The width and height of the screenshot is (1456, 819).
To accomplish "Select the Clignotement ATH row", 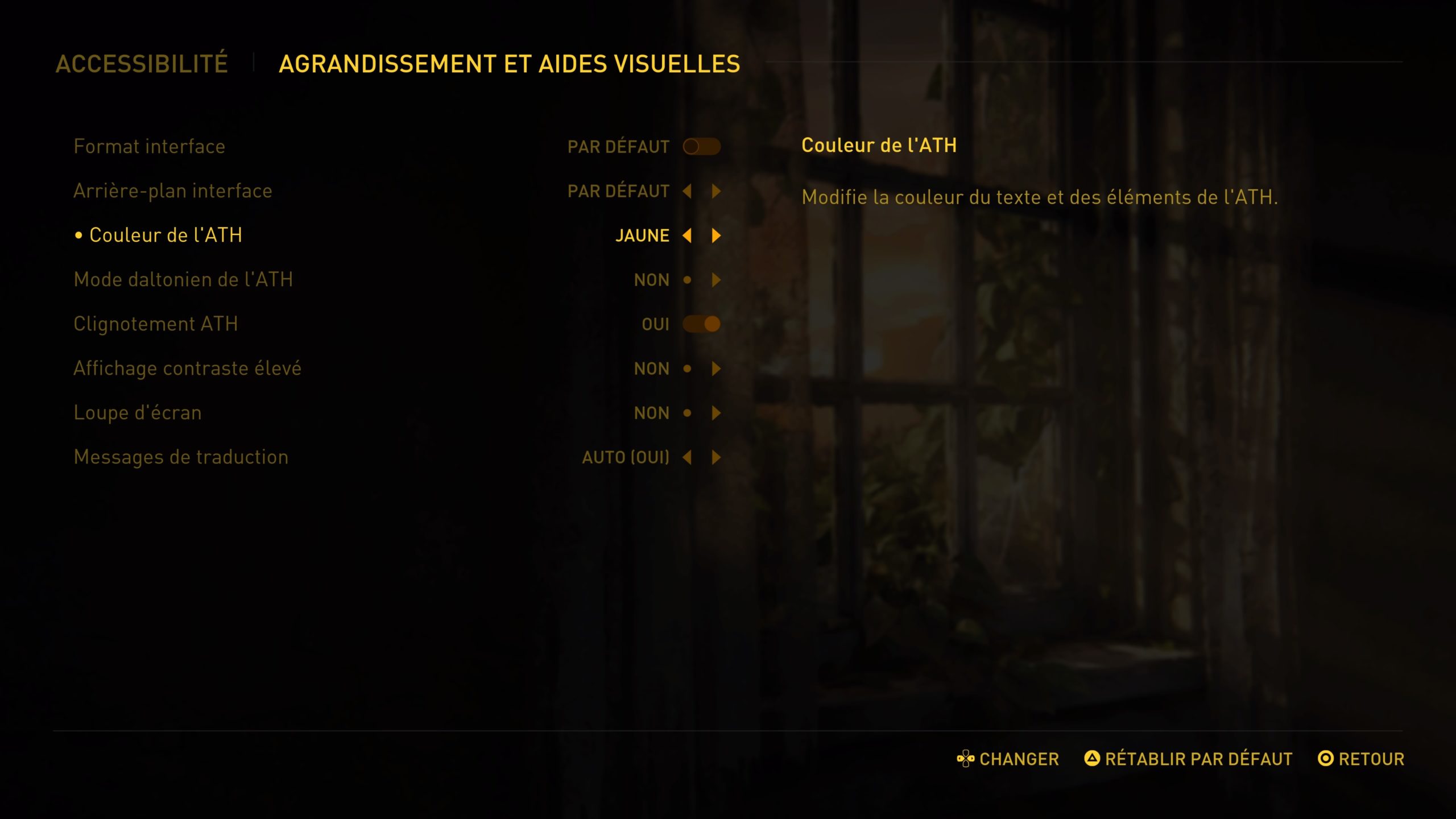I will (156, 324).
